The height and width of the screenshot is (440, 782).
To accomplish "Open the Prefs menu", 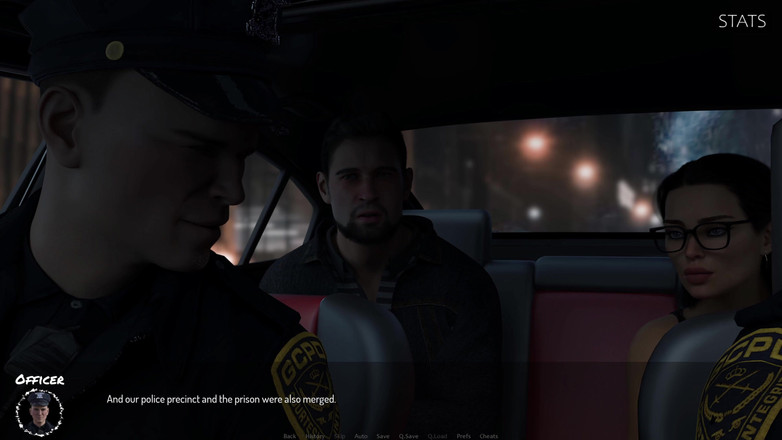I will [464, 436].
